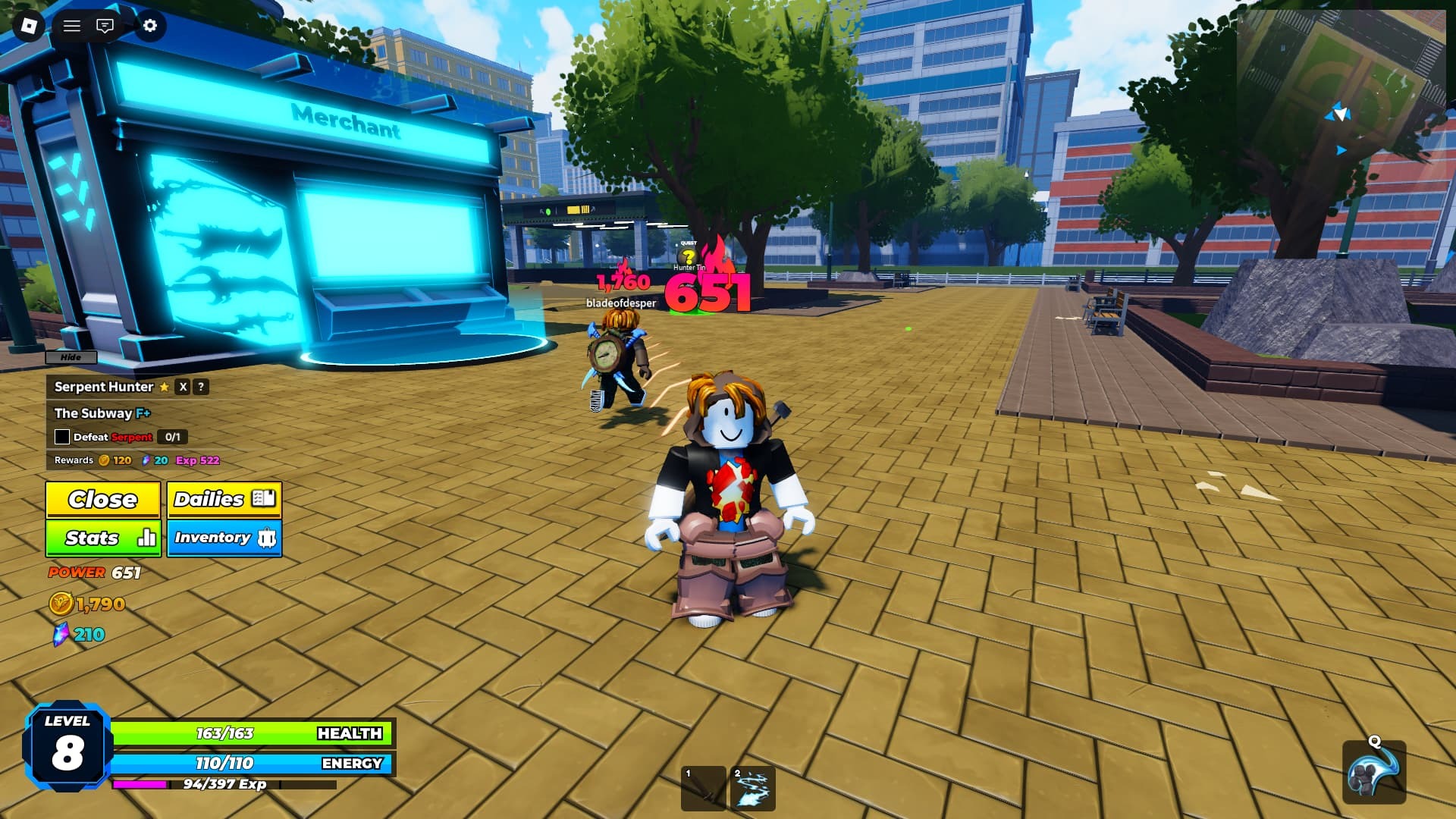Activate the Q dash ability icon

pyautogui.click(x=1373, y=773)
